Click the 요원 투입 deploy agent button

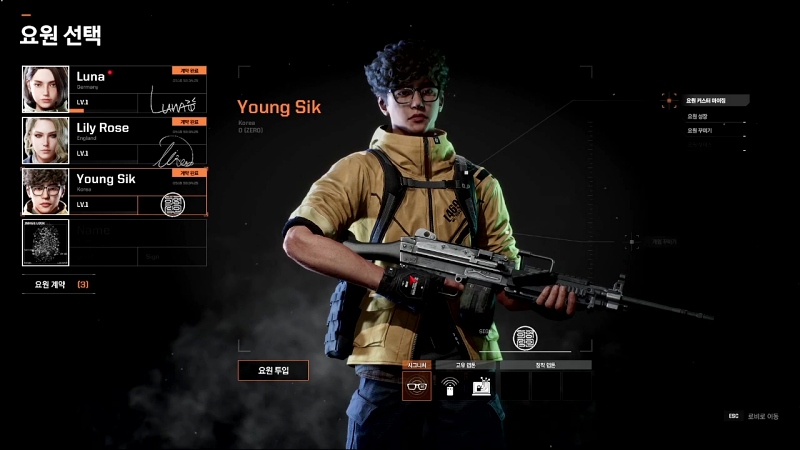pos(273,370)
